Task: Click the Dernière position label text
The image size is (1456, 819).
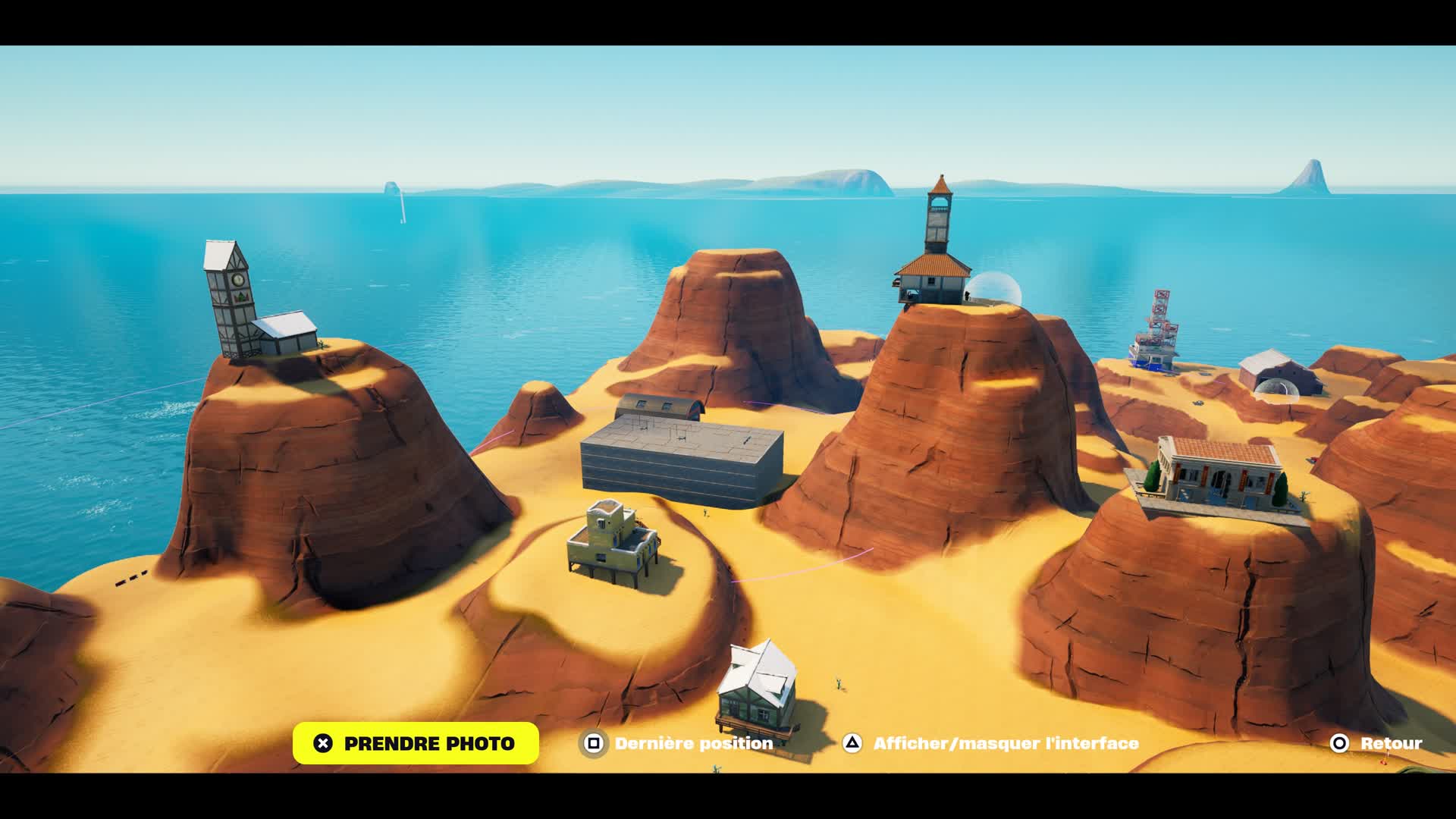Action: [694, 745]
